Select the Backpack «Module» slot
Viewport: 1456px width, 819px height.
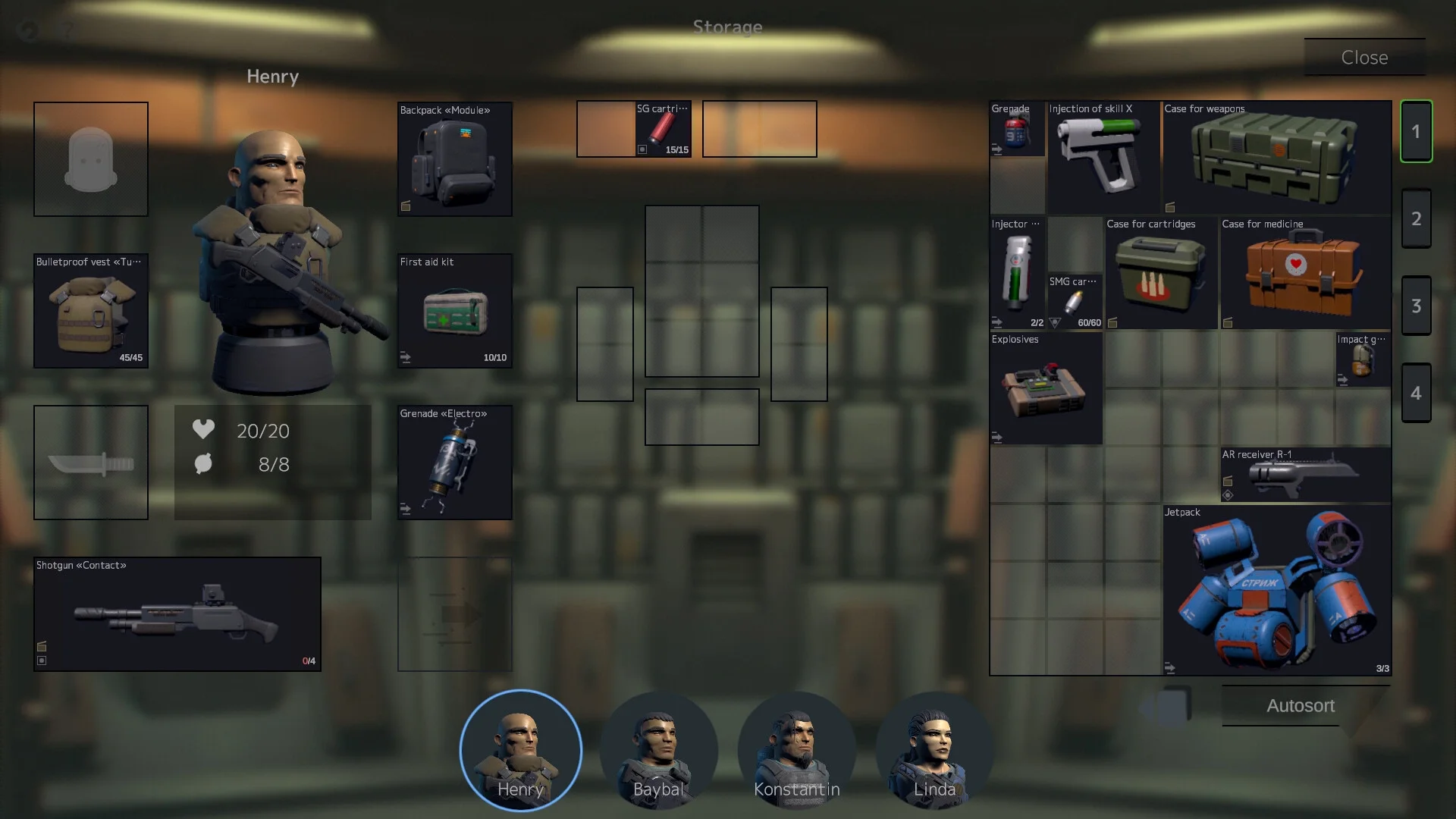point(455,159)
